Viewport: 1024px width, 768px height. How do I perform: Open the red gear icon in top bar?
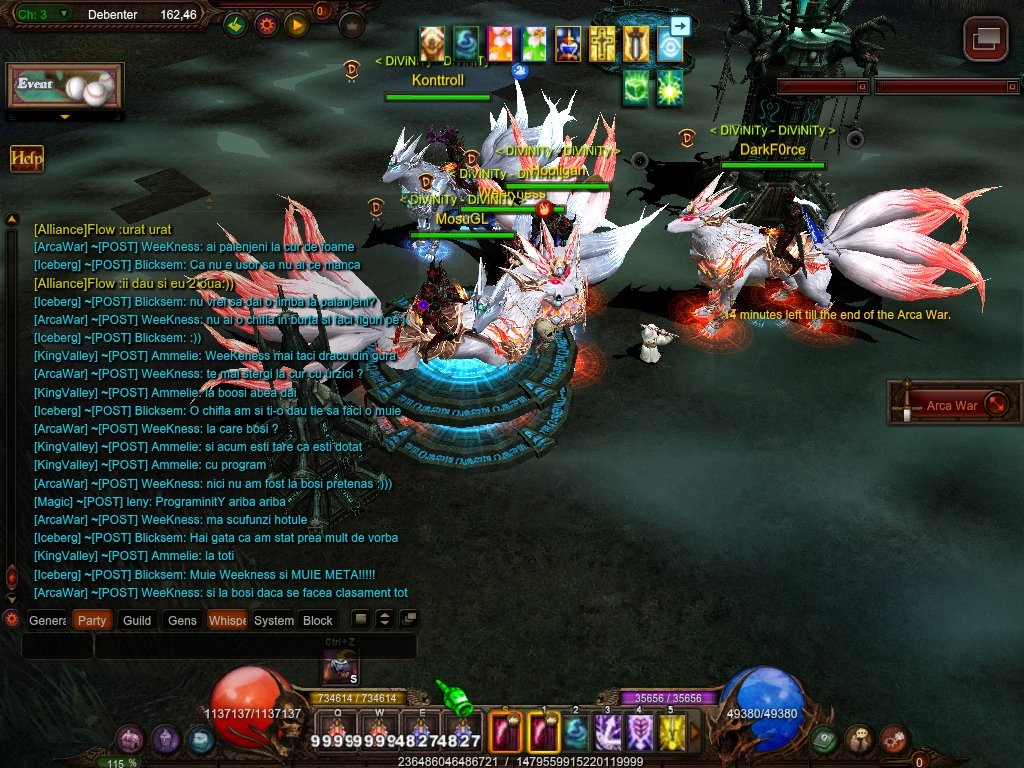(x=266, y=24)
